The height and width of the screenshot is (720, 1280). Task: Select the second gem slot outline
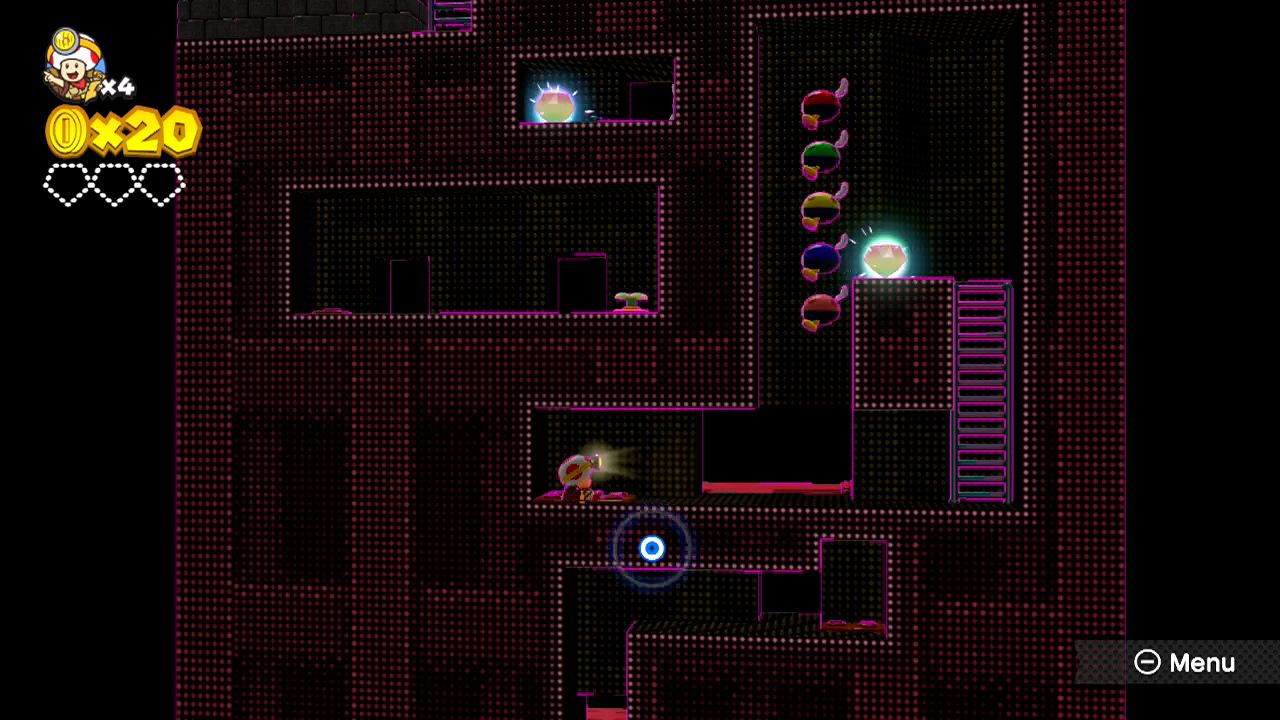(112, 185)
